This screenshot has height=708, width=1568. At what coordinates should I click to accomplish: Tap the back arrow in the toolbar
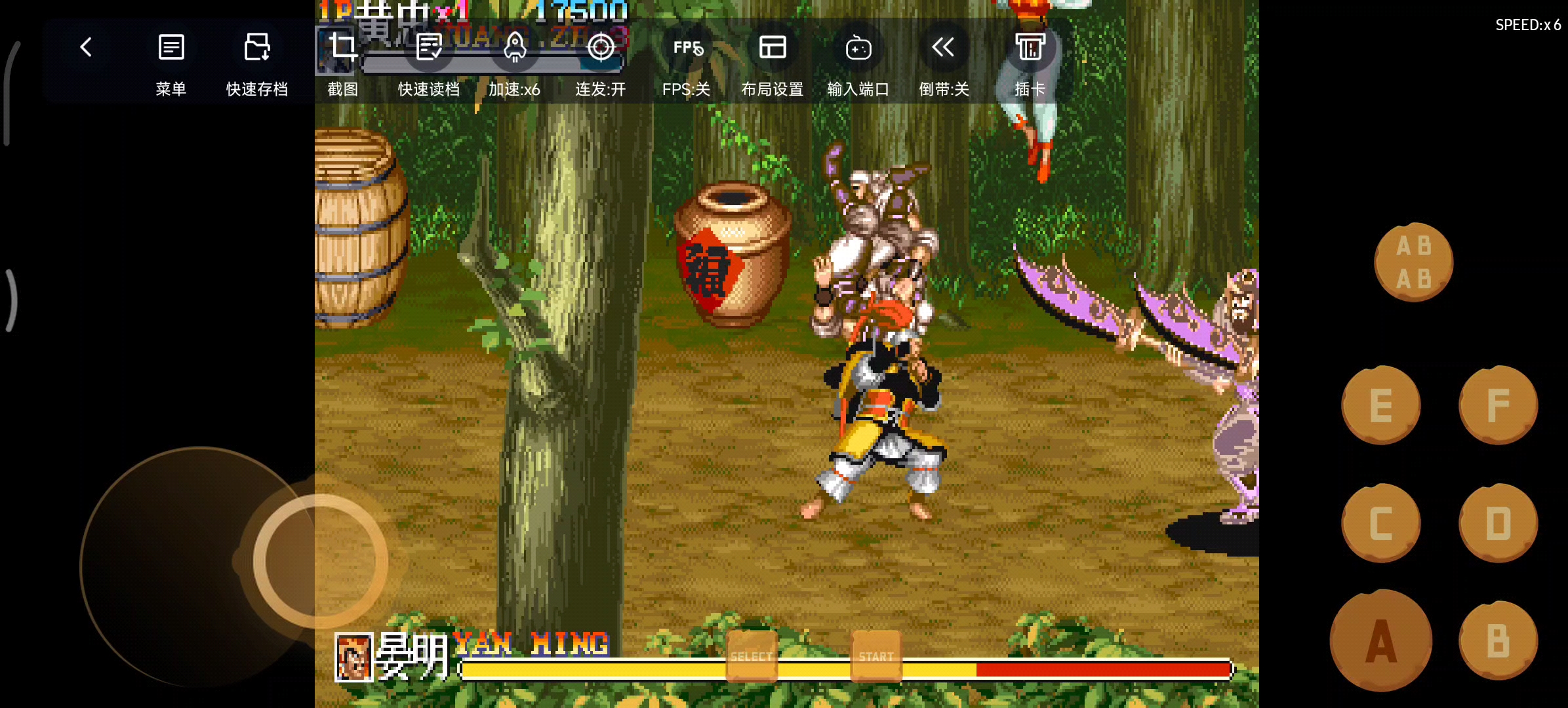click(x=86, y=47)
